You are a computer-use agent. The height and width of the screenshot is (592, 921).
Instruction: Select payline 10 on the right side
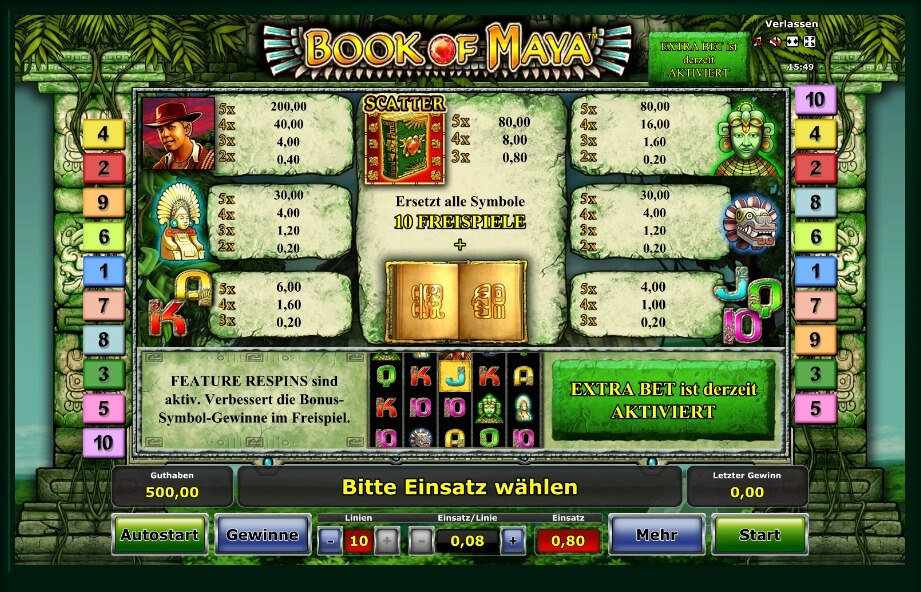click(x=815, y=99)
